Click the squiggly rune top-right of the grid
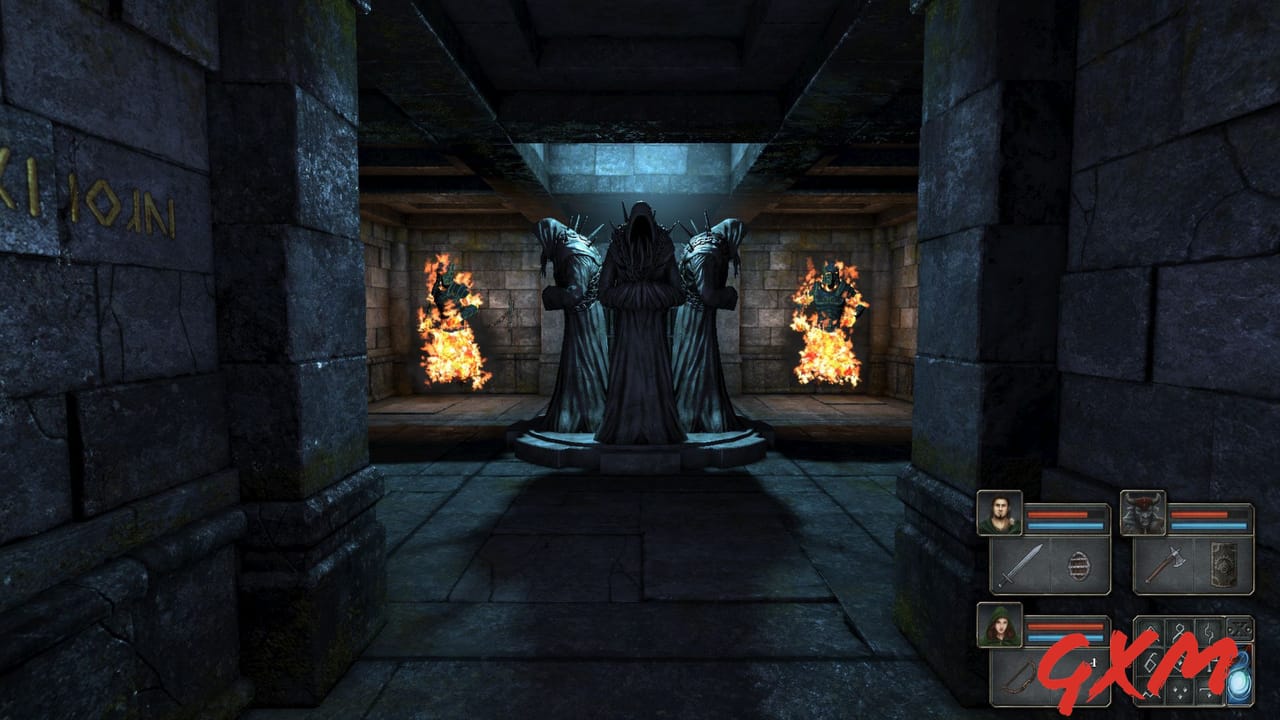The width and height of the screenshot is (1280, 720). coord(1208,631)
